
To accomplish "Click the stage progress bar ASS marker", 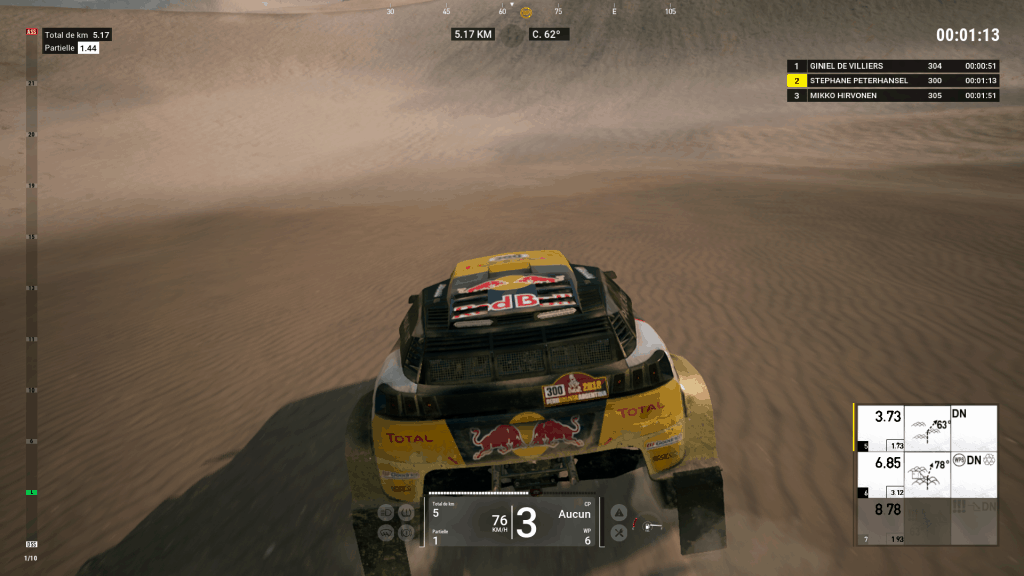I will (31, 33).
